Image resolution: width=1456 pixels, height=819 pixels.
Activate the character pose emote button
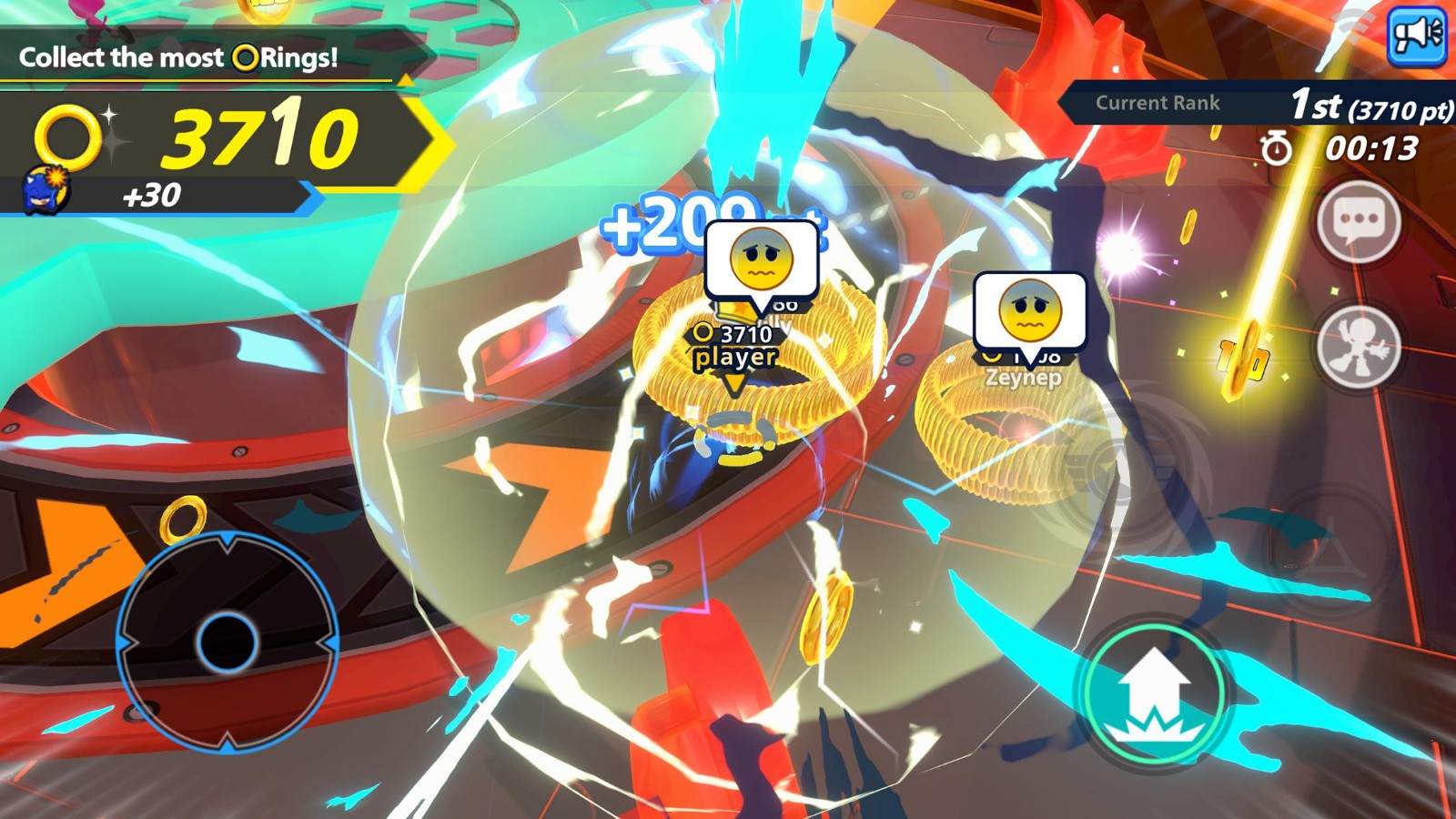[1358, 348]
